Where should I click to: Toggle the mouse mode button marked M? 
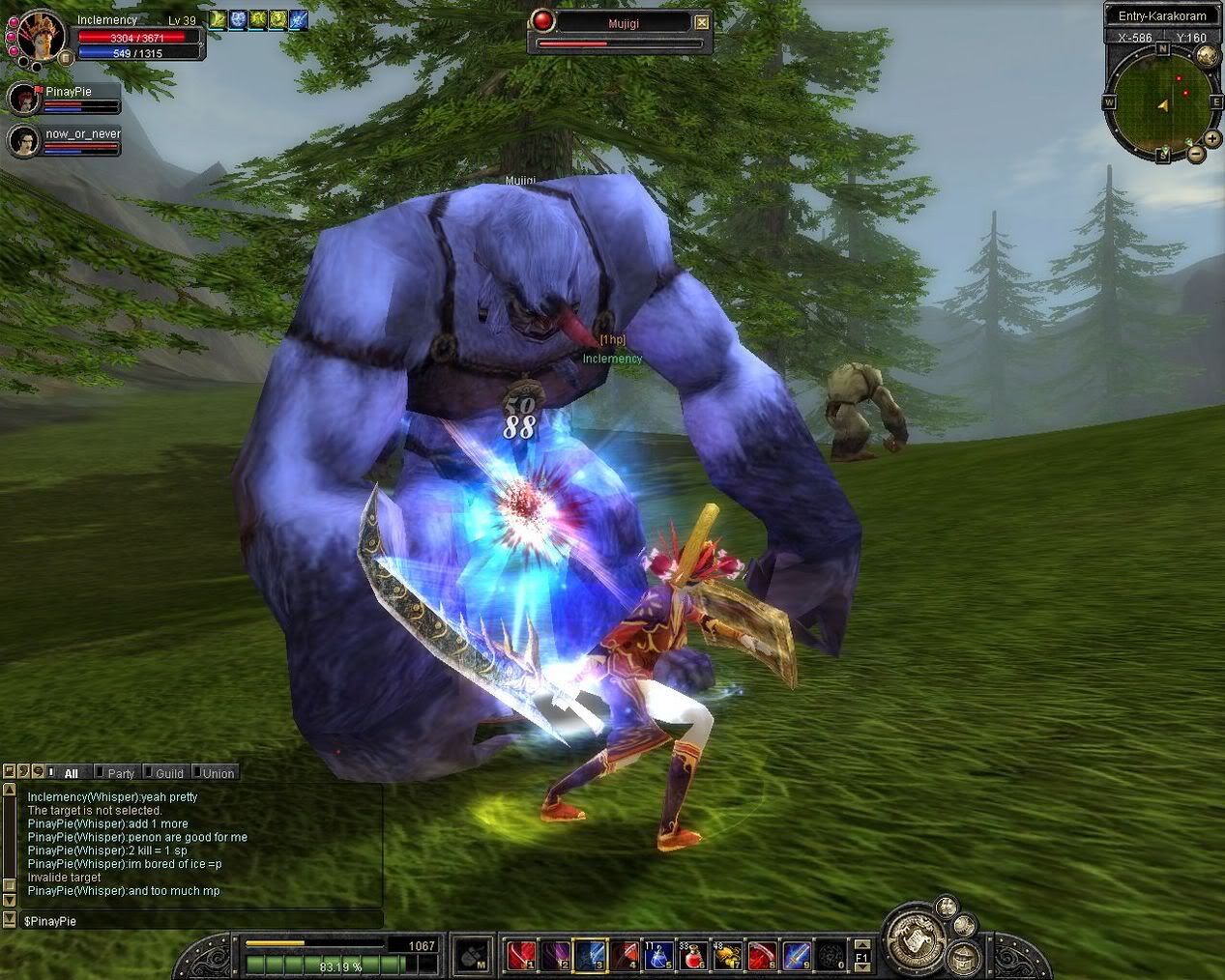pyautogui.click(x=472, y=956)
